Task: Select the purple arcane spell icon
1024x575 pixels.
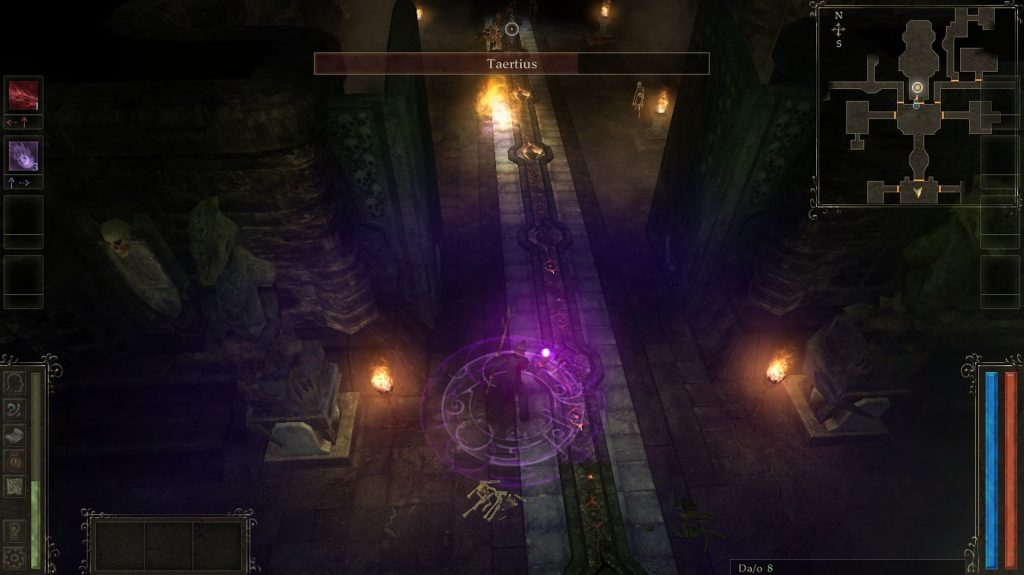Action: tap(23, 155)
